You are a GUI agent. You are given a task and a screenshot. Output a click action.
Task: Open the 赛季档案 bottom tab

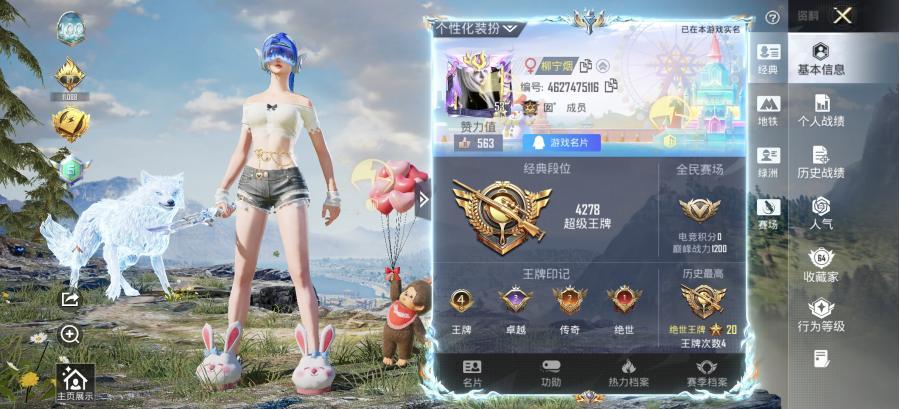[706, 372]
